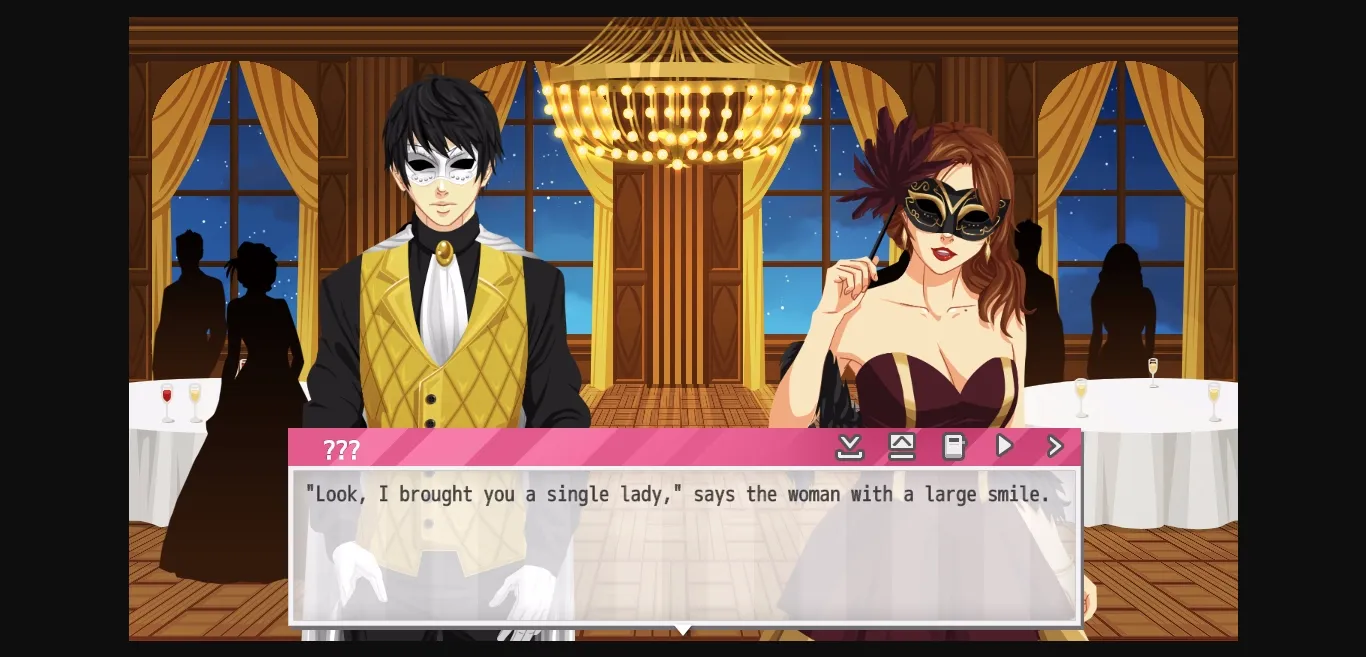Open the journal book icon

coord(954,447)
